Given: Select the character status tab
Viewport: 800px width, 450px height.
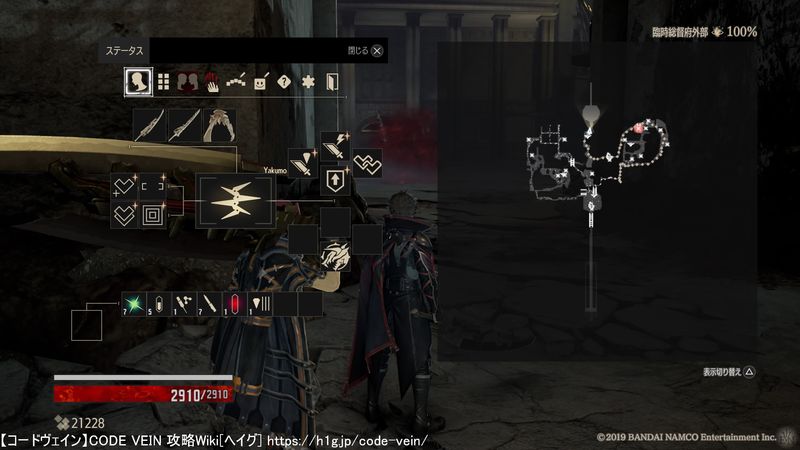Looking at the screenshot, I should tap(138, 82).
